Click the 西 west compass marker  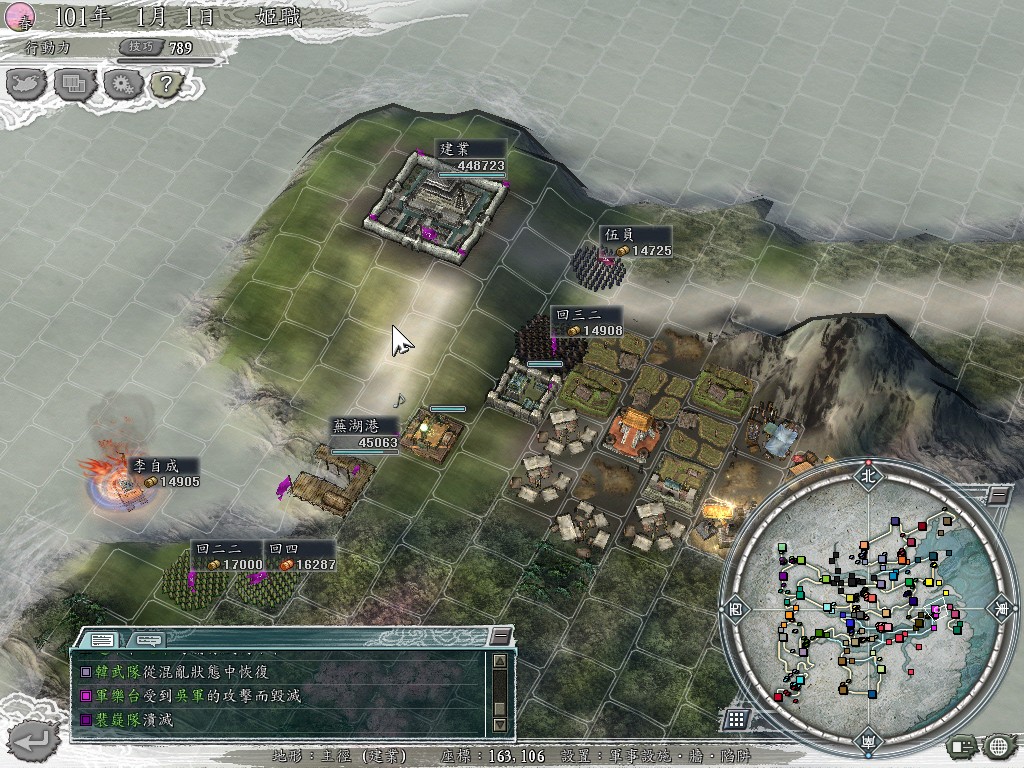tap(735, 608)
